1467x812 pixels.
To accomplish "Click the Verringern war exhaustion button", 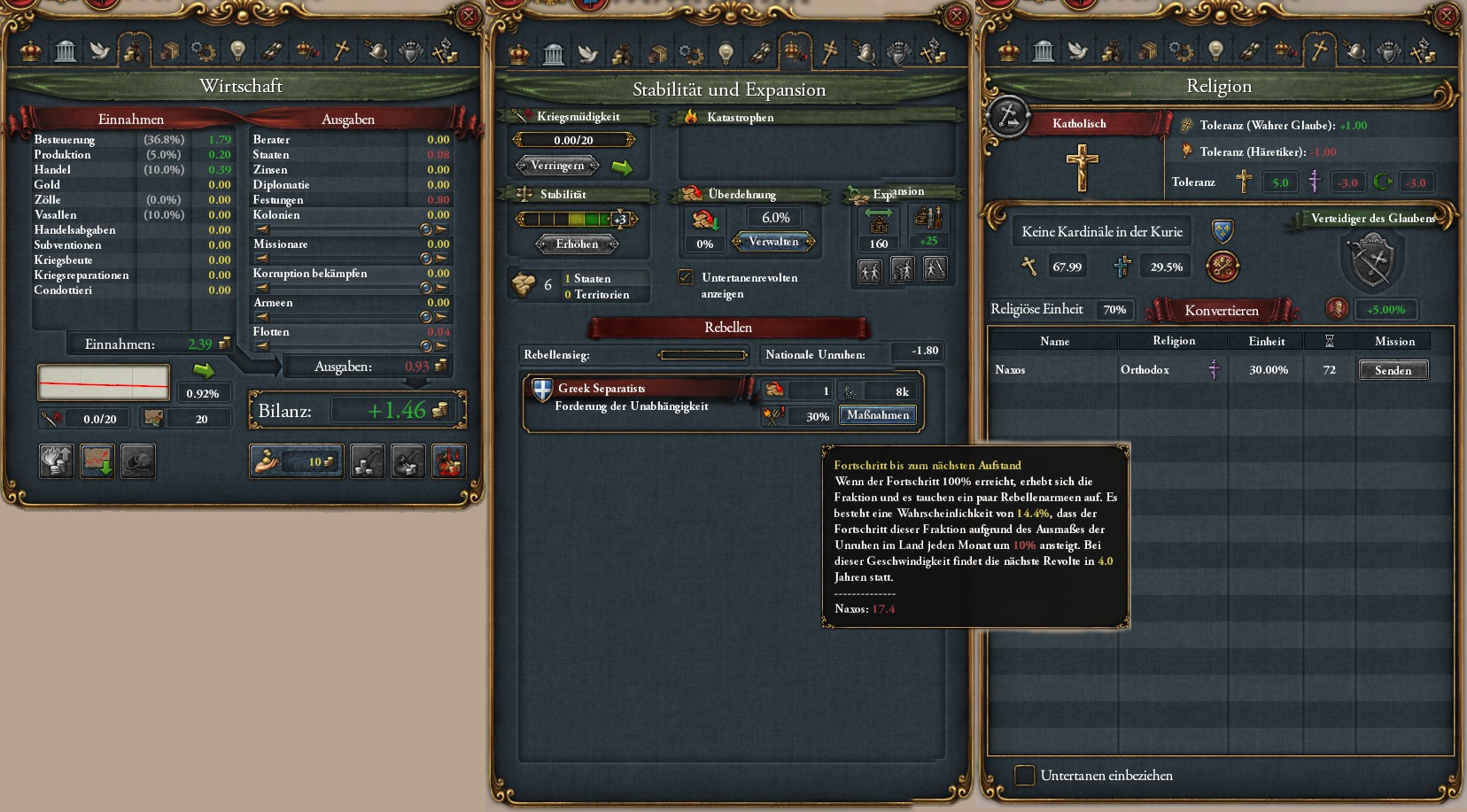I will [557, 166].
